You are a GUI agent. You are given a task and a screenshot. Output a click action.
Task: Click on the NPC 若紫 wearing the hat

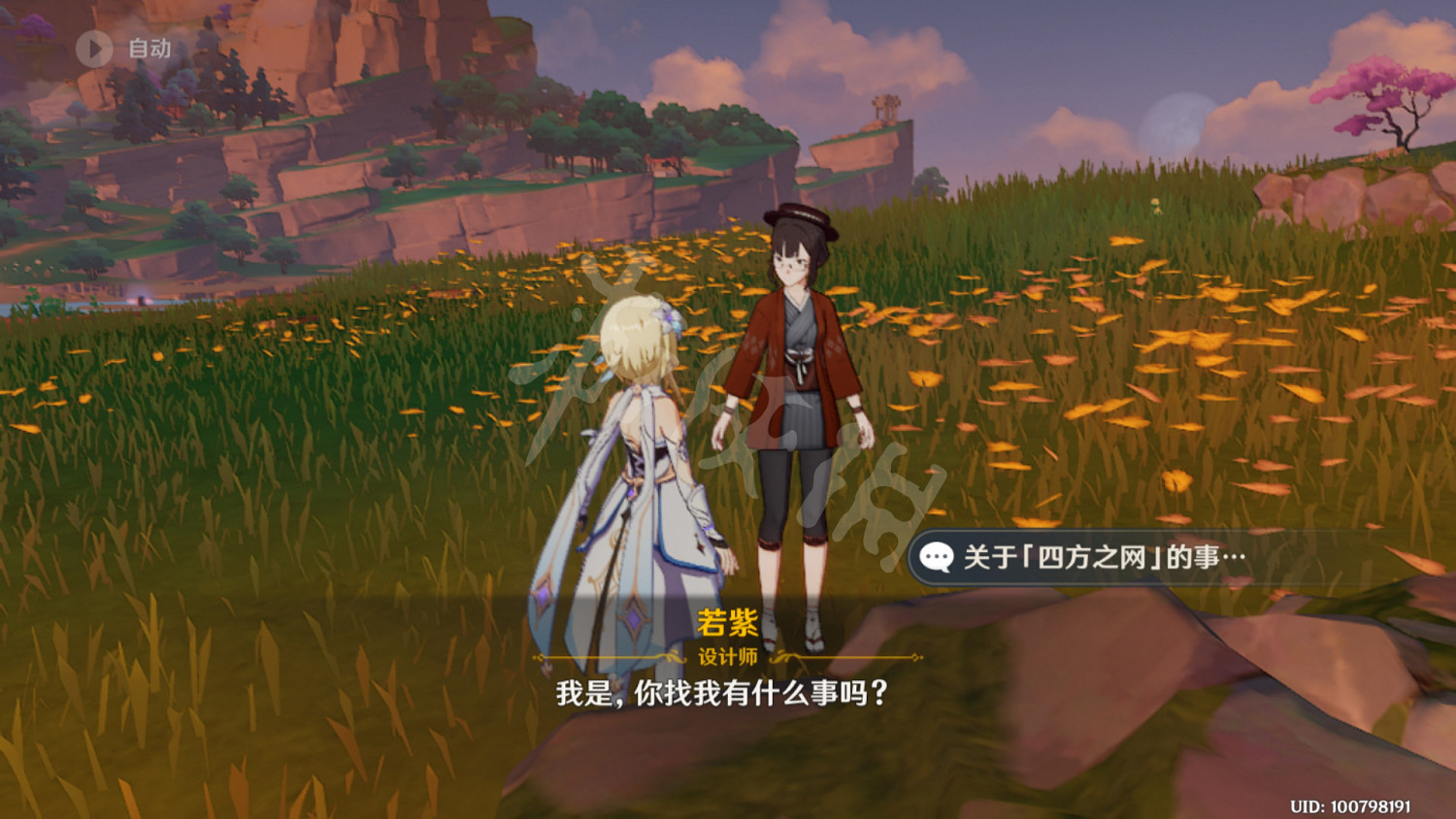[x=798, y=388]
